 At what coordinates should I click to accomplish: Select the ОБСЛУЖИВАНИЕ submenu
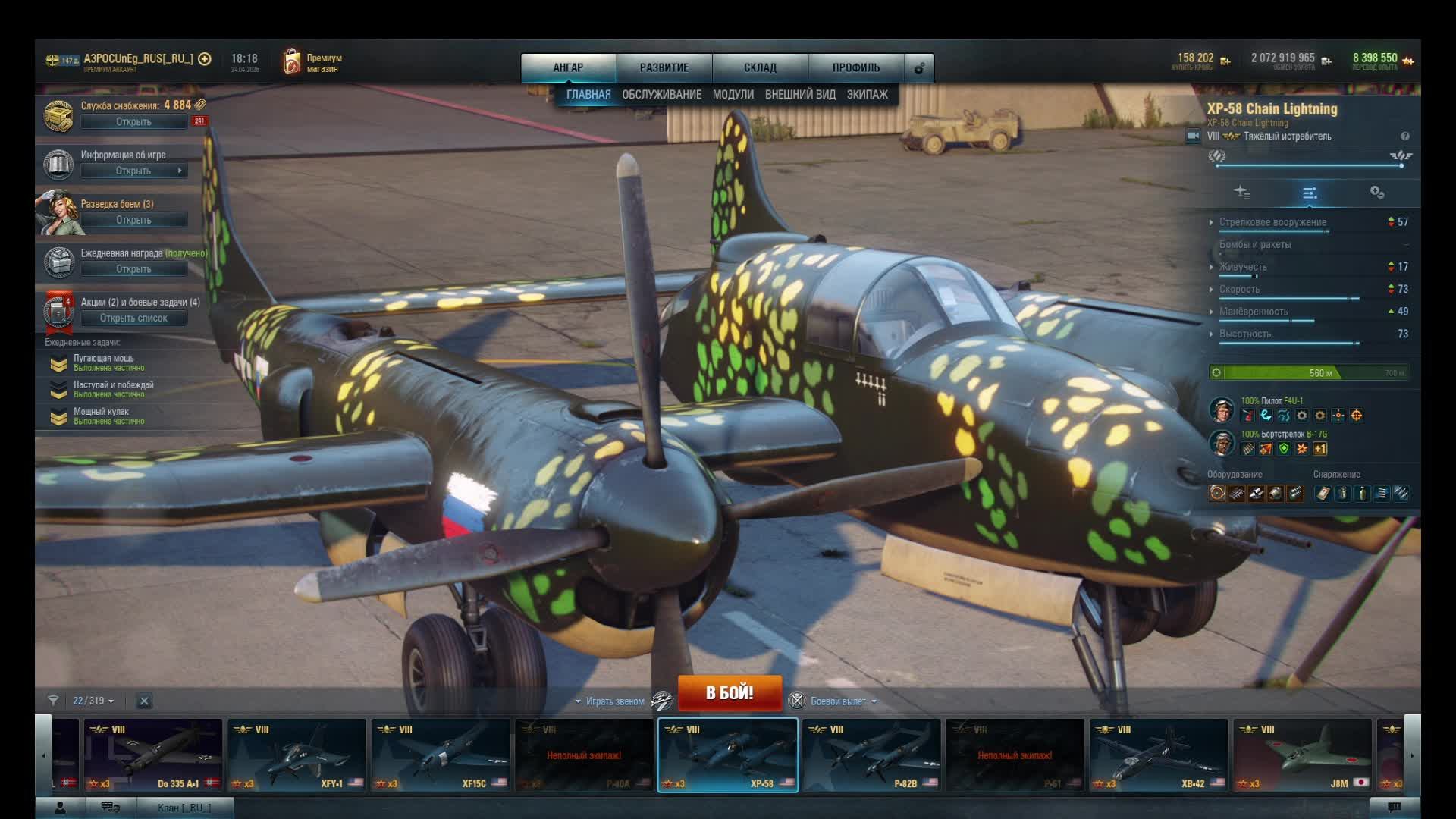[661, 94]
